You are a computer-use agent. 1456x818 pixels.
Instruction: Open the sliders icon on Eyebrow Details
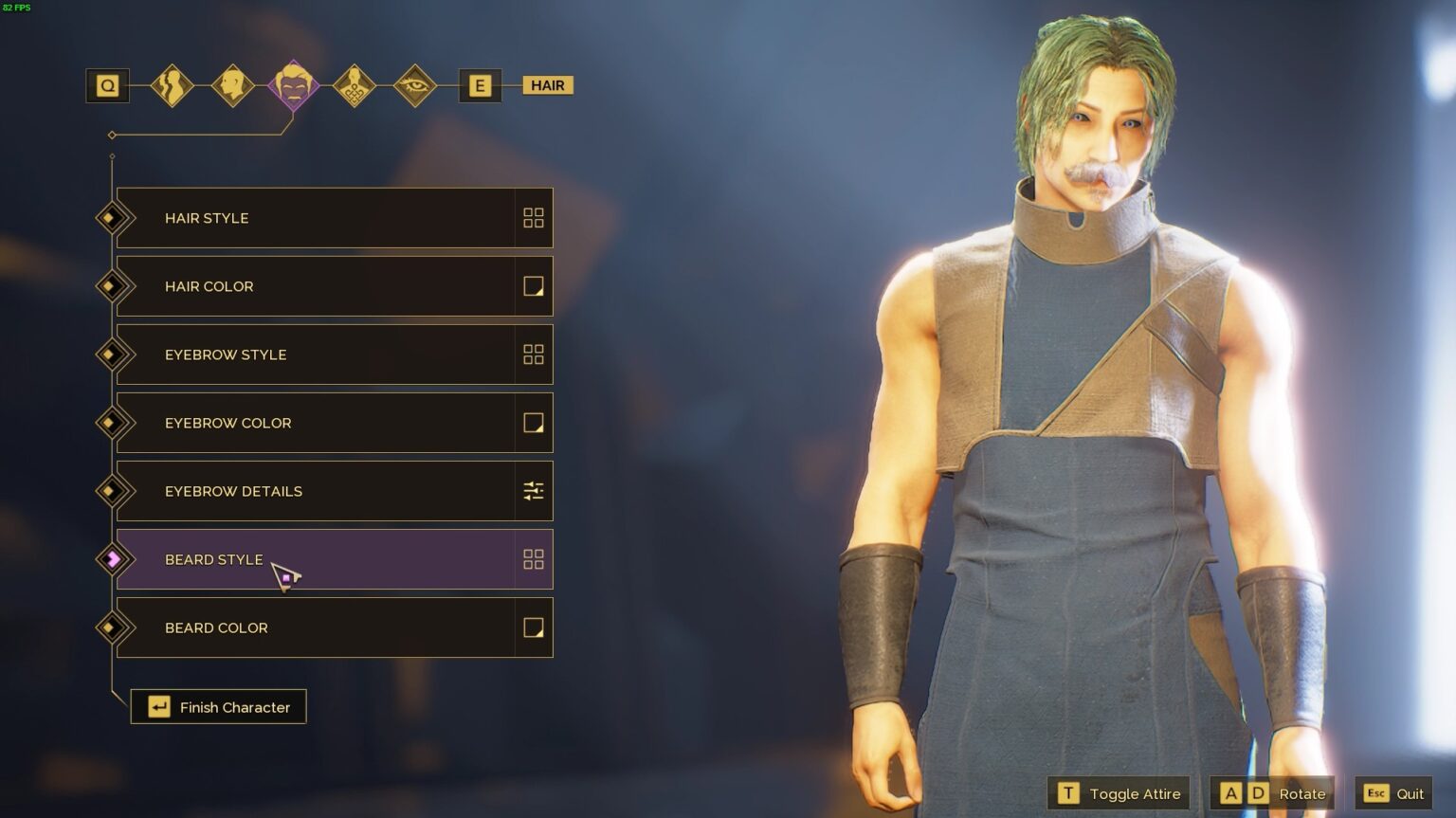[534, 491]
